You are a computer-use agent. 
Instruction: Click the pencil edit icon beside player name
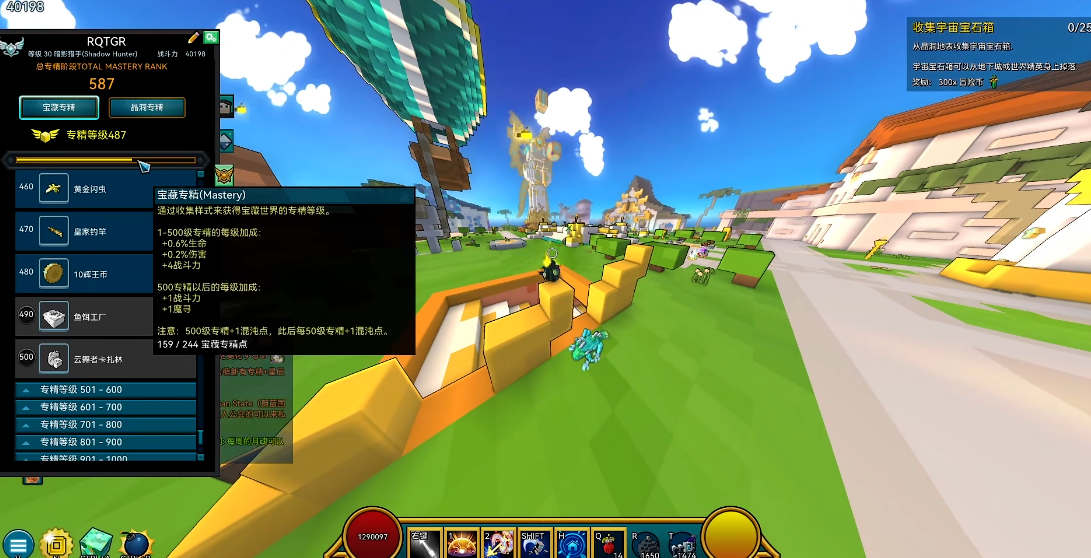tap(193, 38)
